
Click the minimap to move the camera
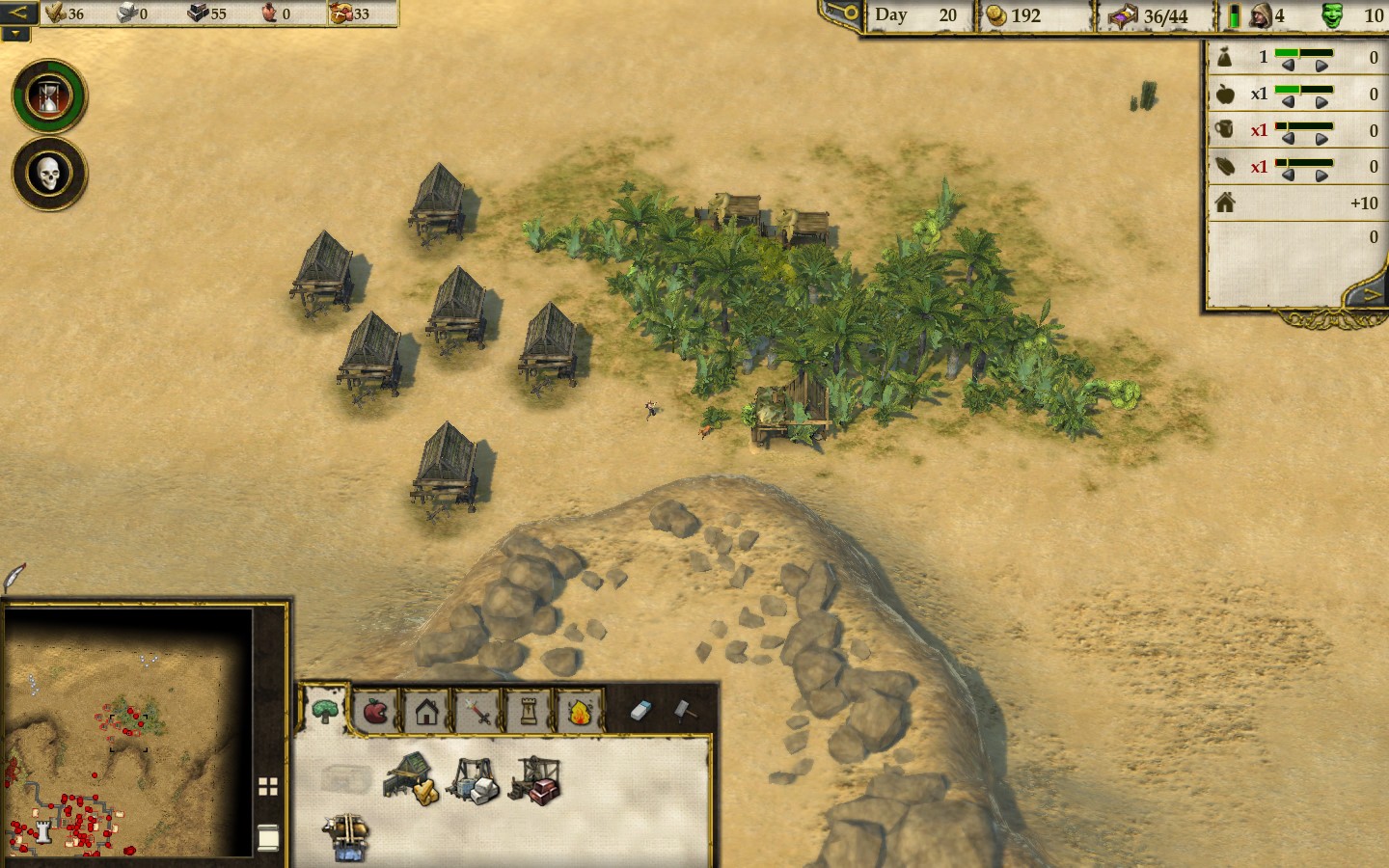pyautogui.click(x=125, y=733)
